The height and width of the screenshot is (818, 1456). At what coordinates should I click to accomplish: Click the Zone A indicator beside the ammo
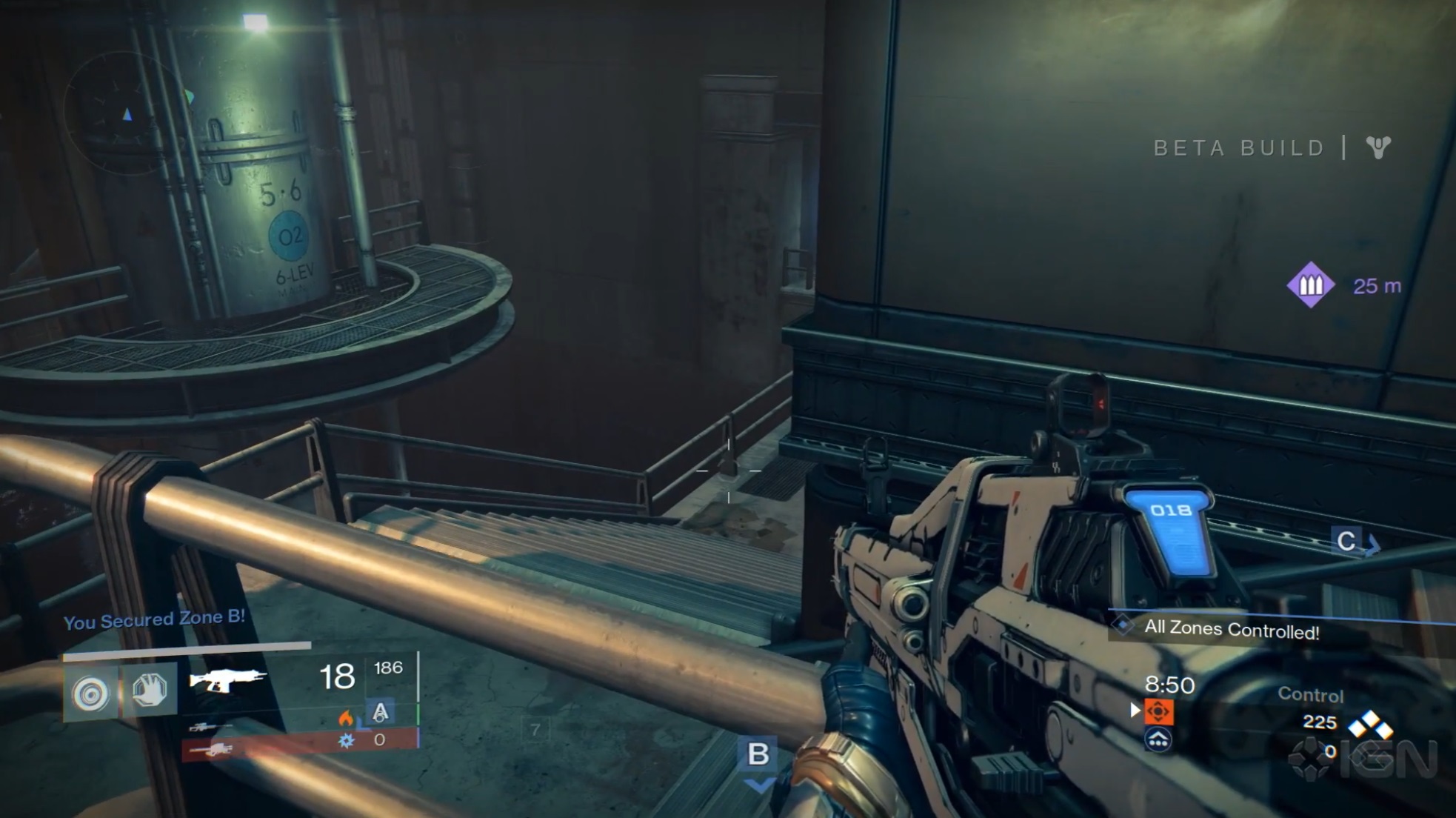(380, 712)
